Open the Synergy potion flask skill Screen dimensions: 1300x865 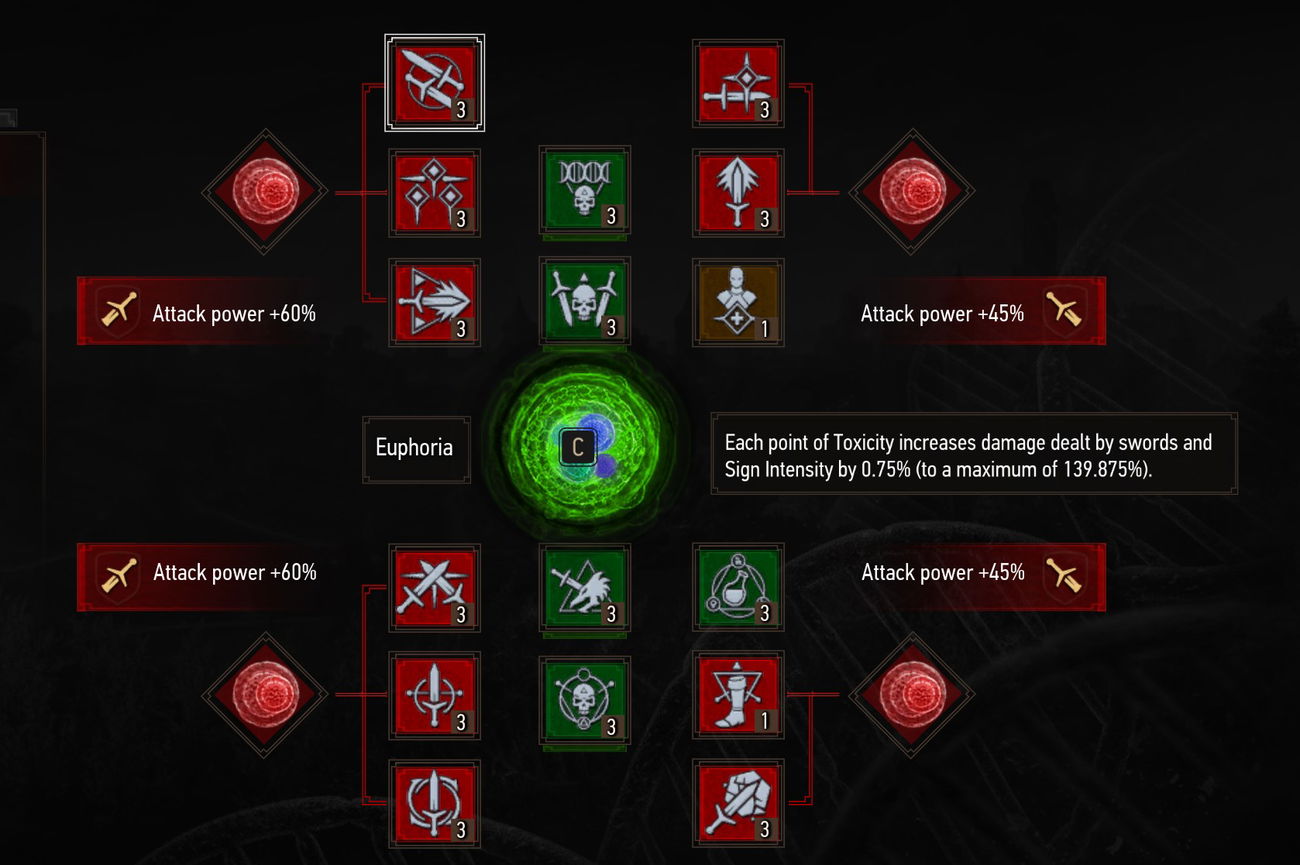coord(737,588)
